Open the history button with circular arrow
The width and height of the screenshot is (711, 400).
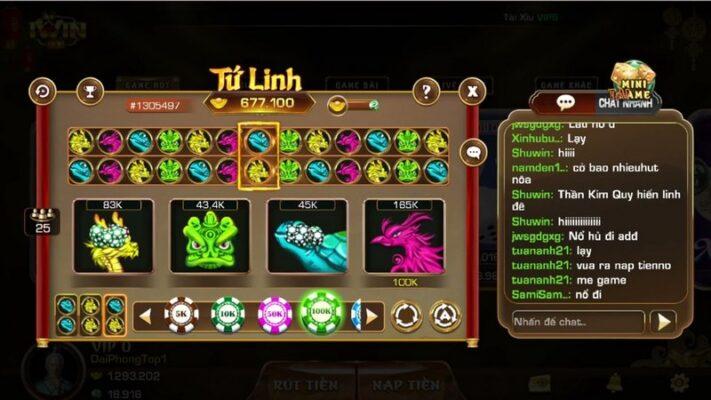43,91
